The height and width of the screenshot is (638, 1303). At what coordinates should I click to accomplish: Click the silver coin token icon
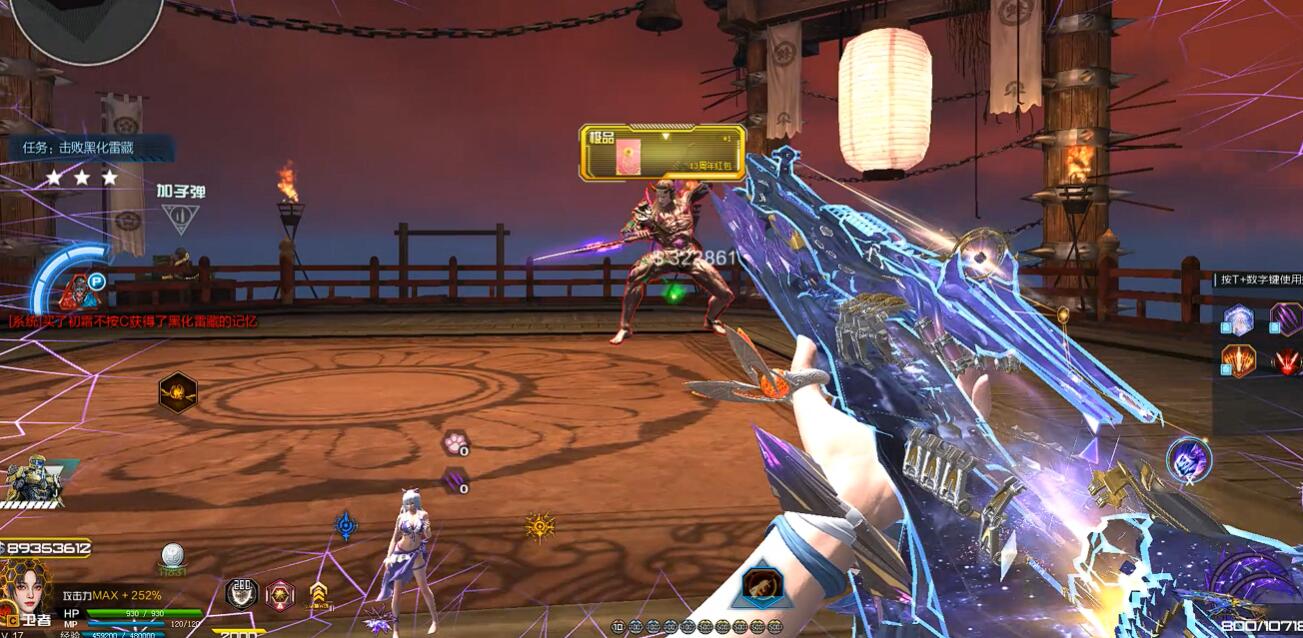172,555
